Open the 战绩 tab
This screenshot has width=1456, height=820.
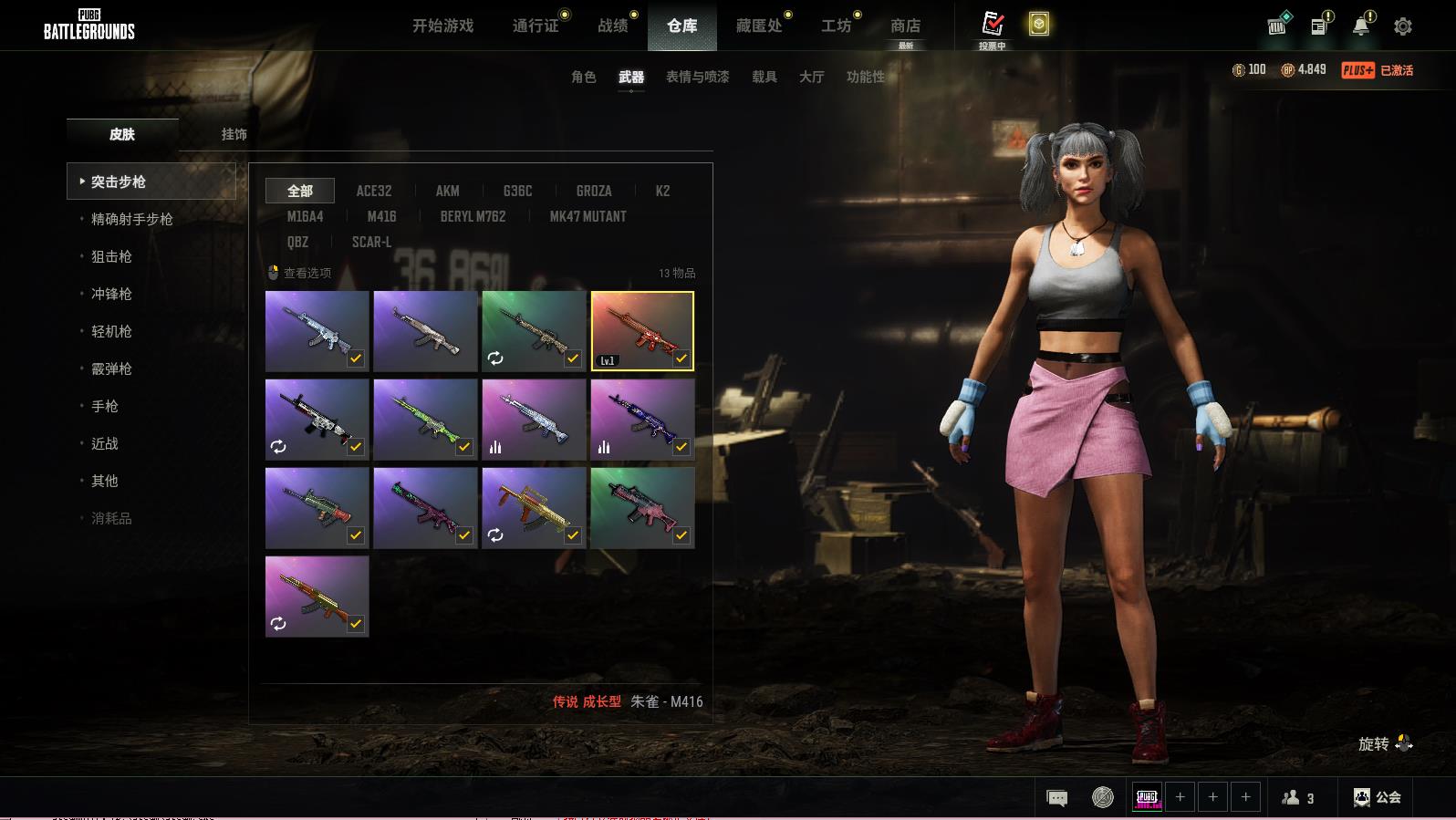tap(613, 26)
